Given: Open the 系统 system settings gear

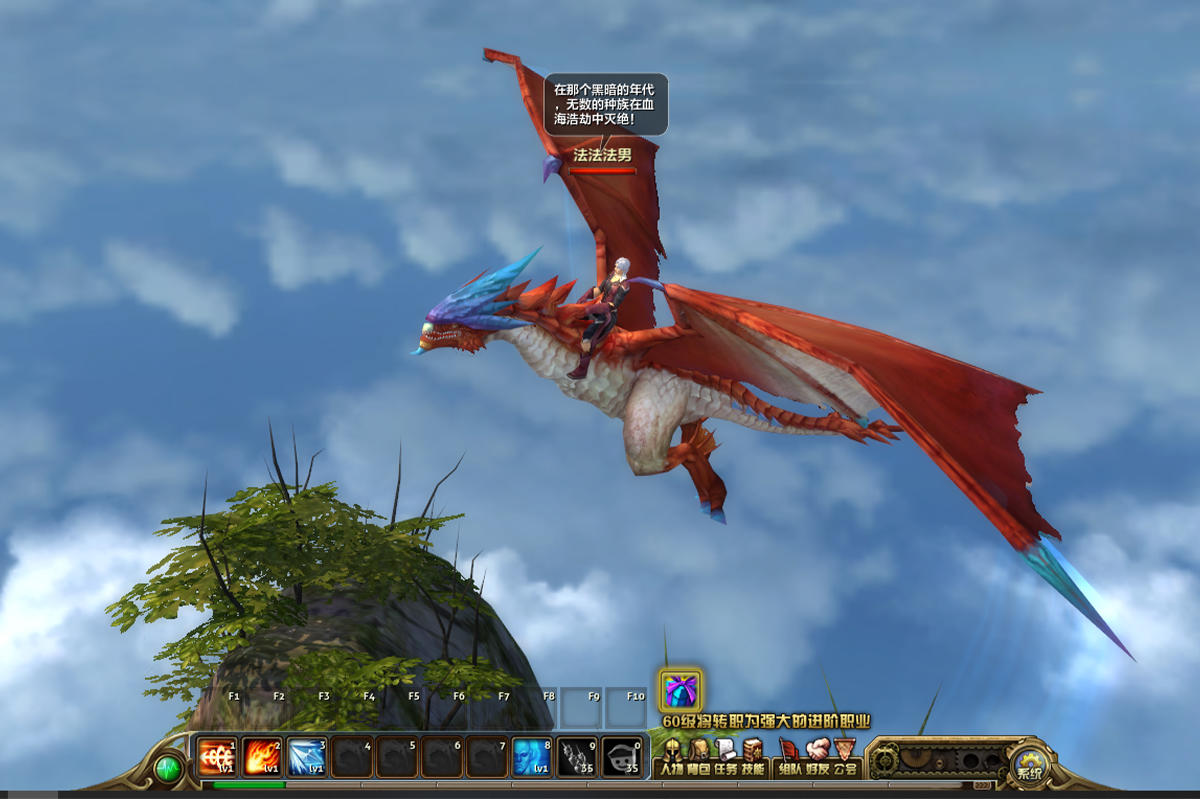Looking at the screenshot, I should pos(1028,767).
